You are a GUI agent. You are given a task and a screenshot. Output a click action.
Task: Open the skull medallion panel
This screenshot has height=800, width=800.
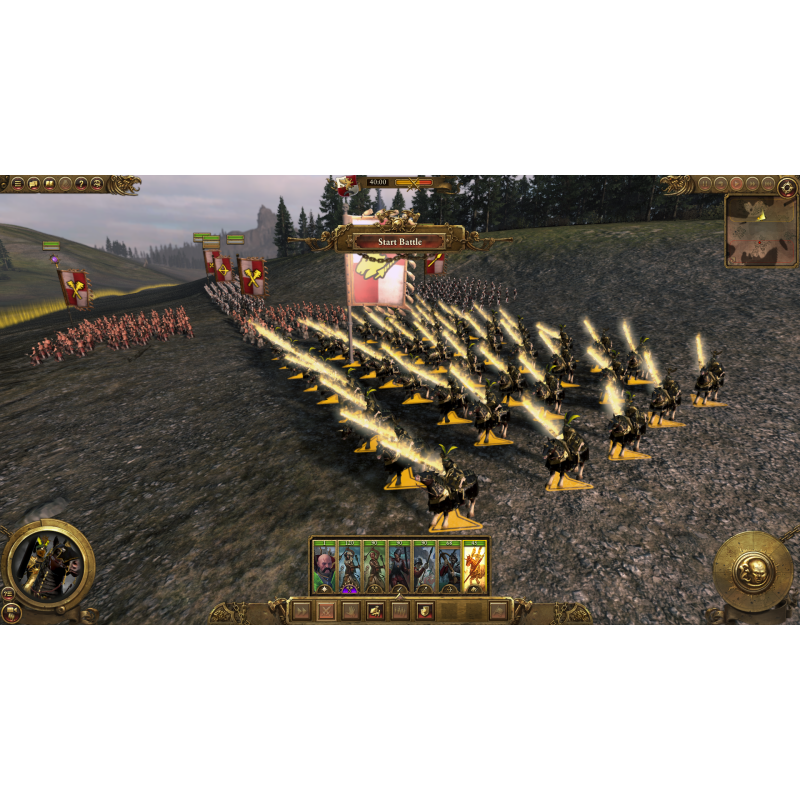[752, 570]
